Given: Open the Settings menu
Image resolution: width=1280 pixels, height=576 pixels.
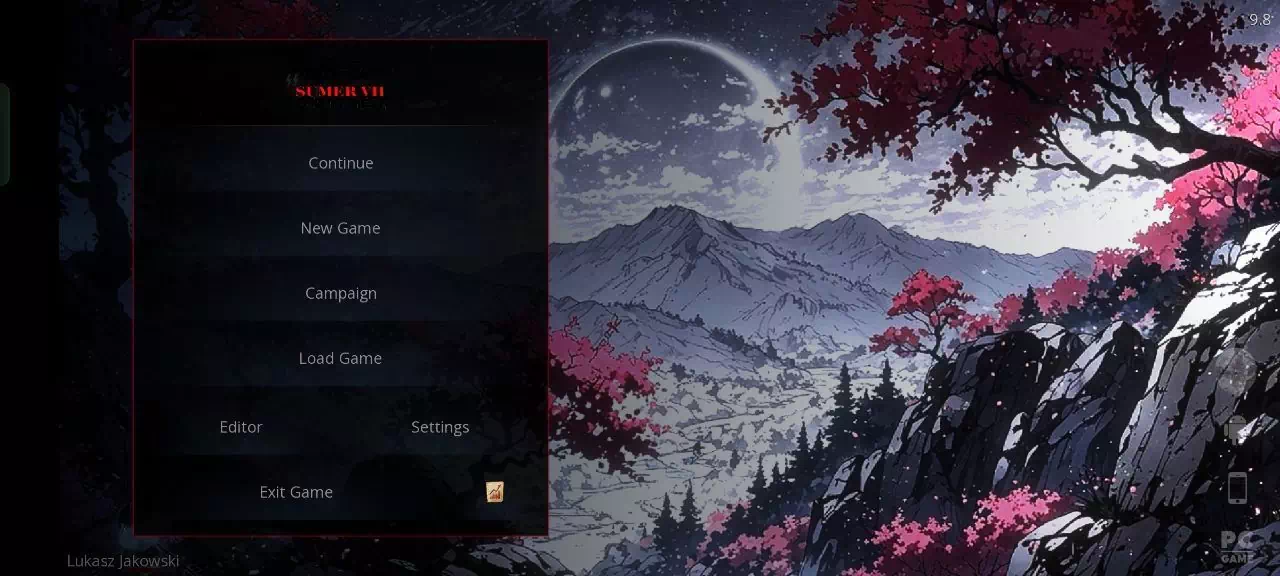Looking at the screenshot, I should click(x=440, y=427).
